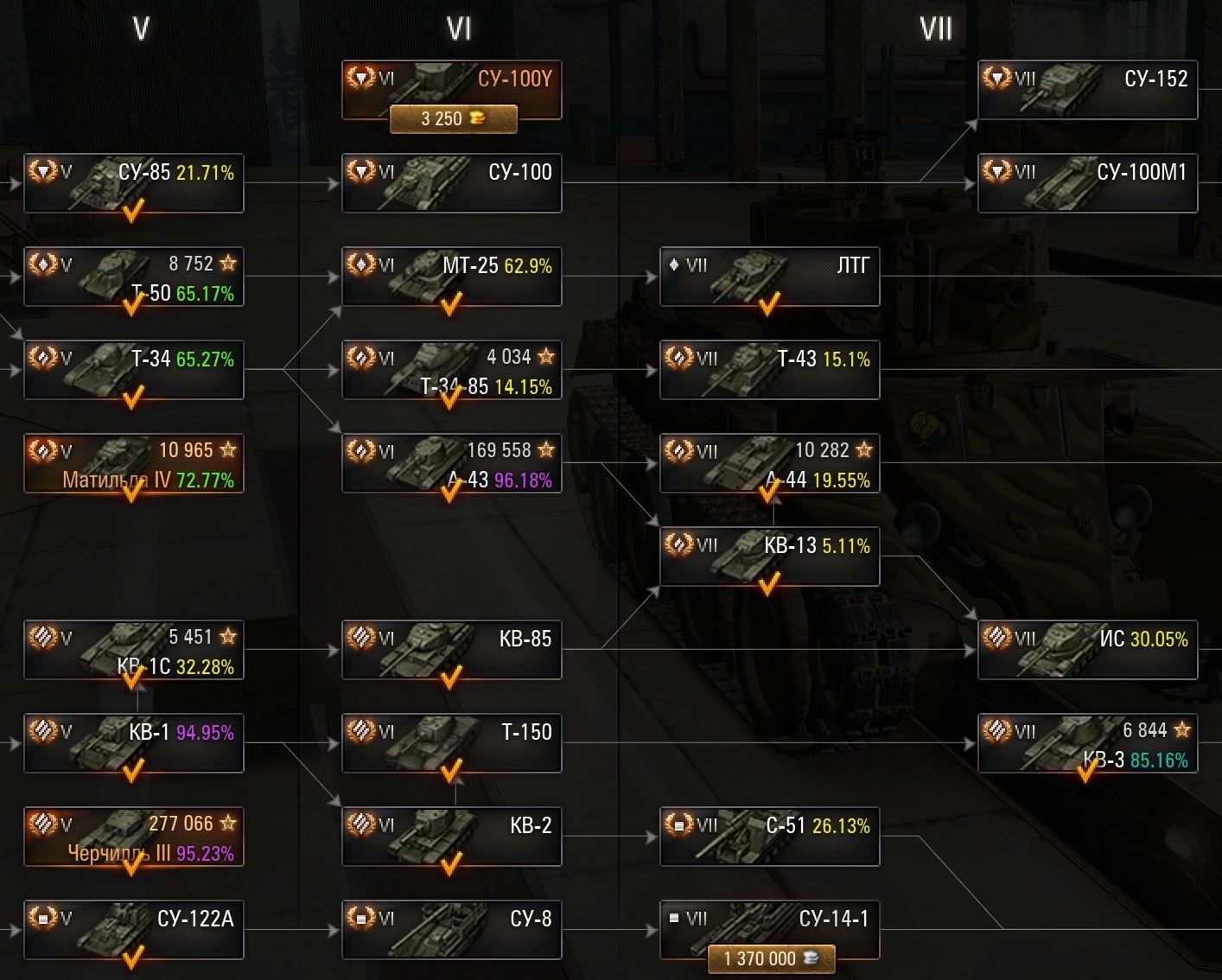Choose the ЛТГ tier VII node
1222x980 pixels.
coord(770,277)
